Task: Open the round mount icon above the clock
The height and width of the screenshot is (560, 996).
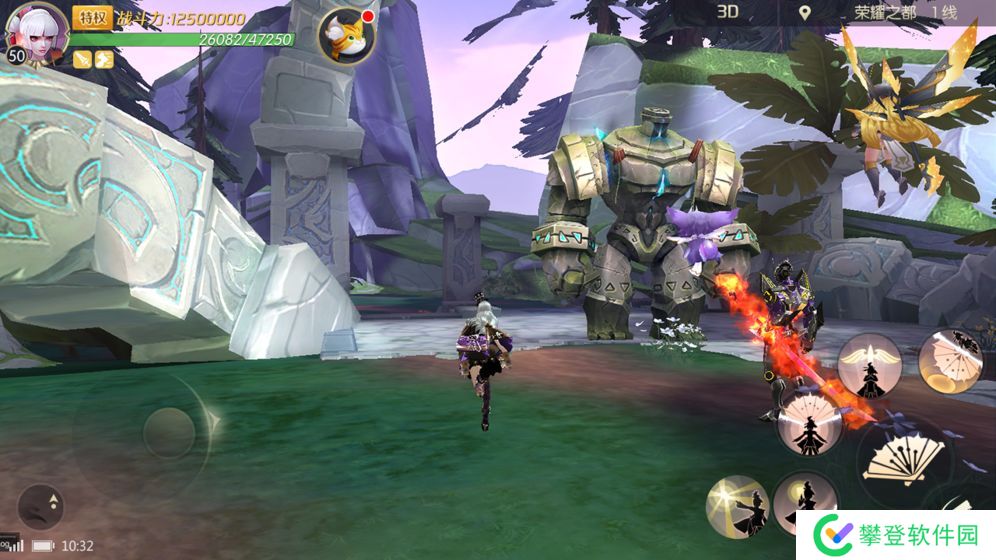Action: (41, 506)
